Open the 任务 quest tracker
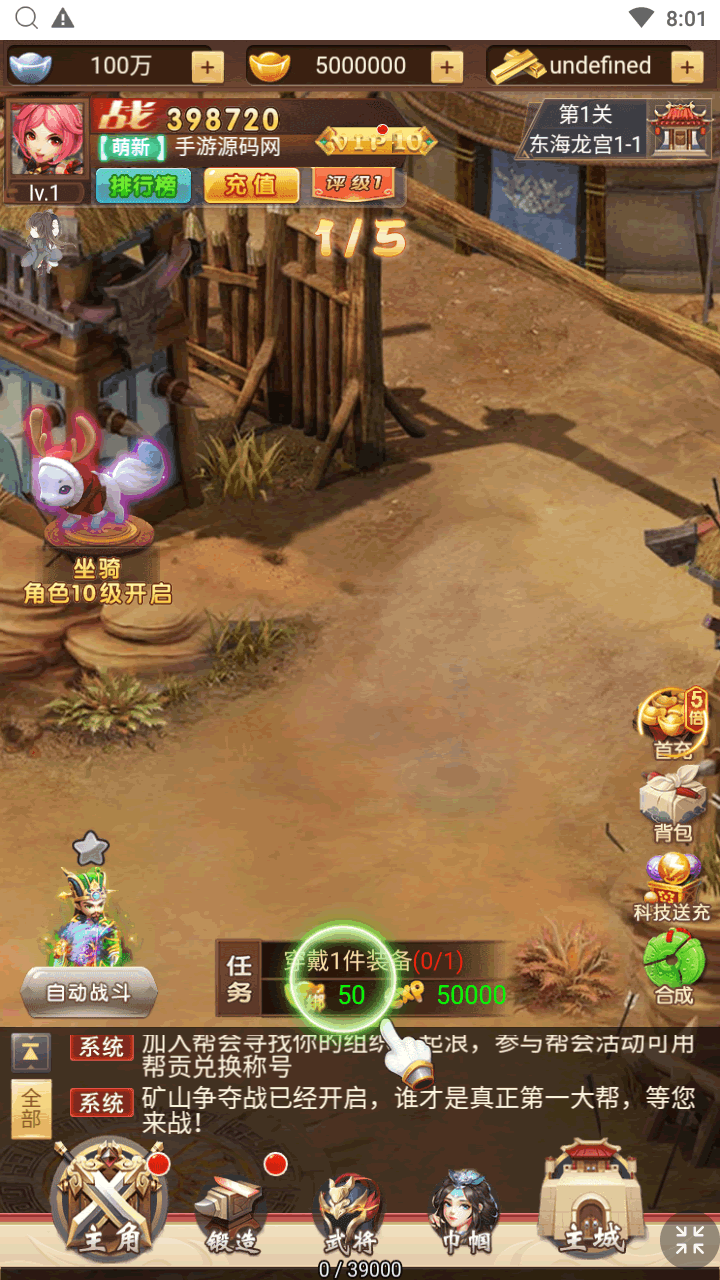This screenshot has width=720, height=1280. [x=239, y=979]
